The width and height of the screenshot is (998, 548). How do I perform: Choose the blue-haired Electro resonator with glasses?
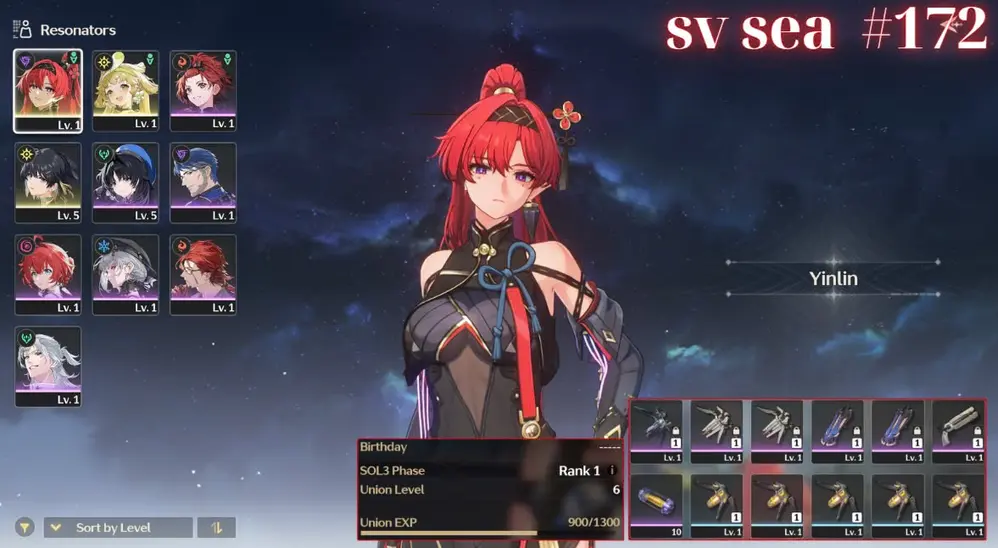[203, 181]
